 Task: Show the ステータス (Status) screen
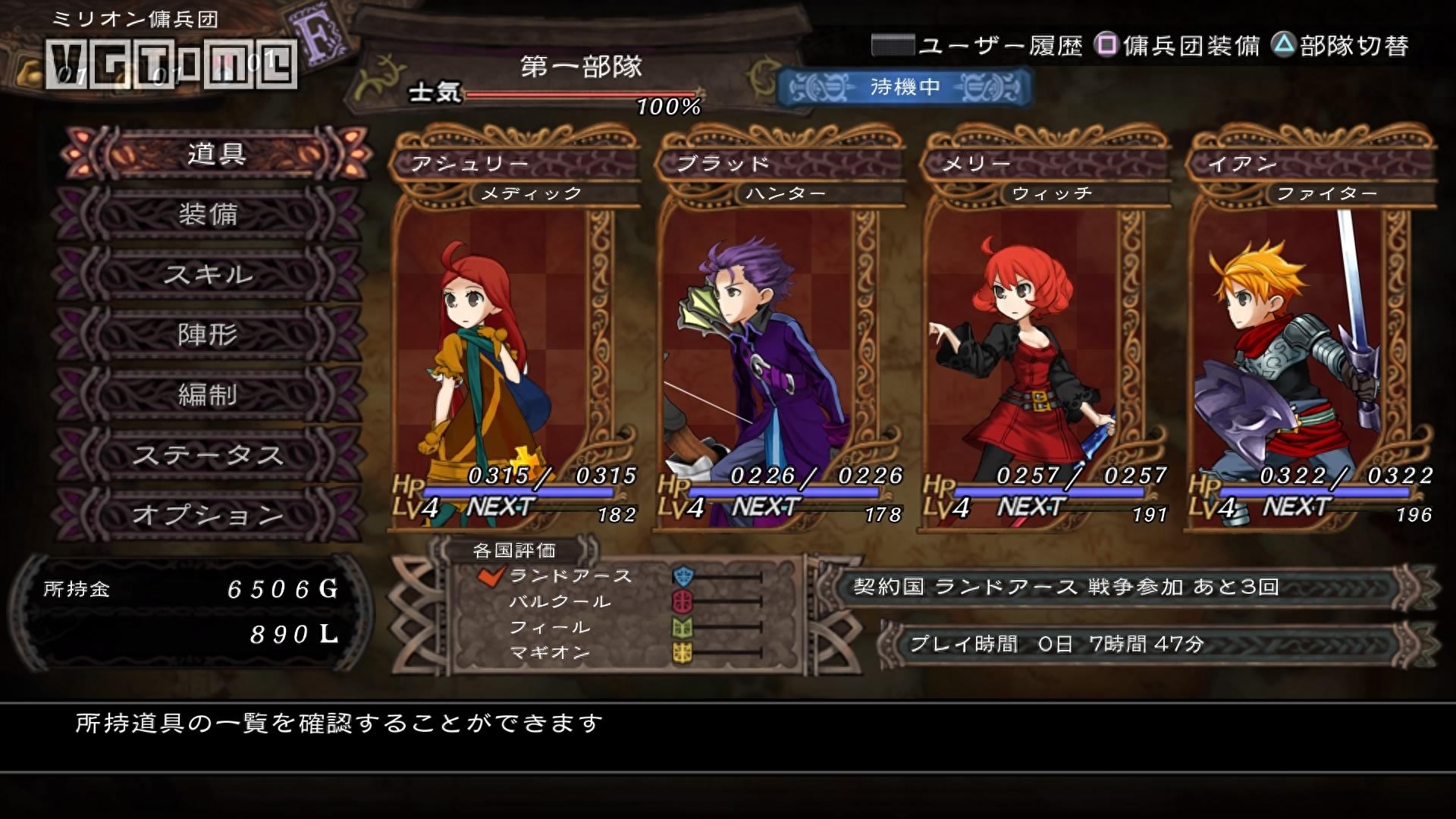click(x=208, y=455)
